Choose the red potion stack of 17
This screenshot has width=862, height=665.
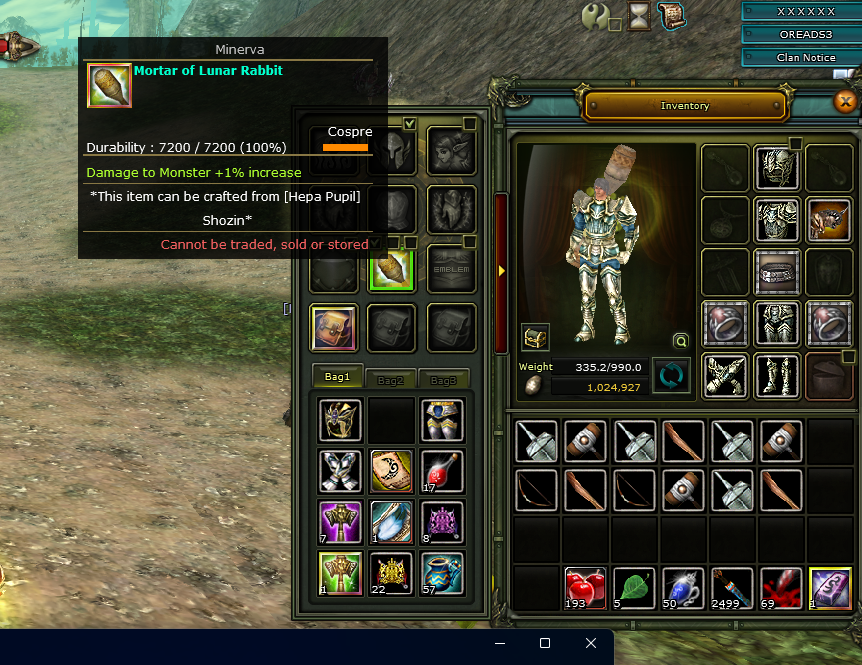click(x=442, y=469)
